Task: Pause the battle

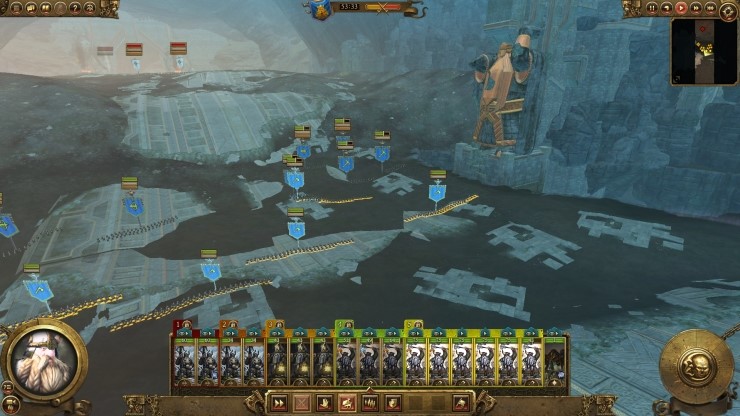Action: 652,8
